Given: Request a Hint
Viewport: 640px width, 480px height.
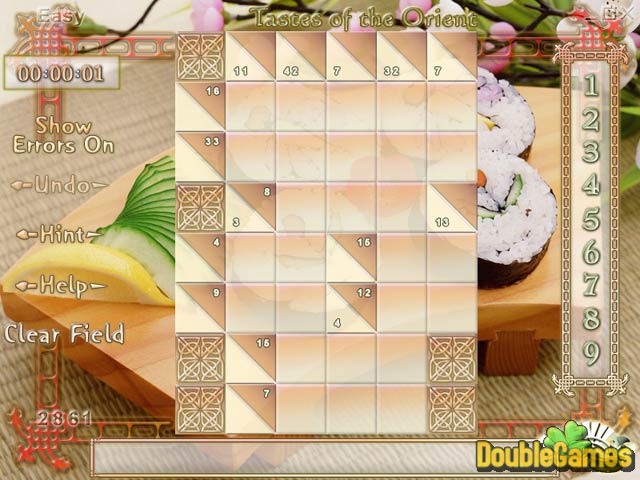Looking at the screenshot, I should click(x=58, y=235).
